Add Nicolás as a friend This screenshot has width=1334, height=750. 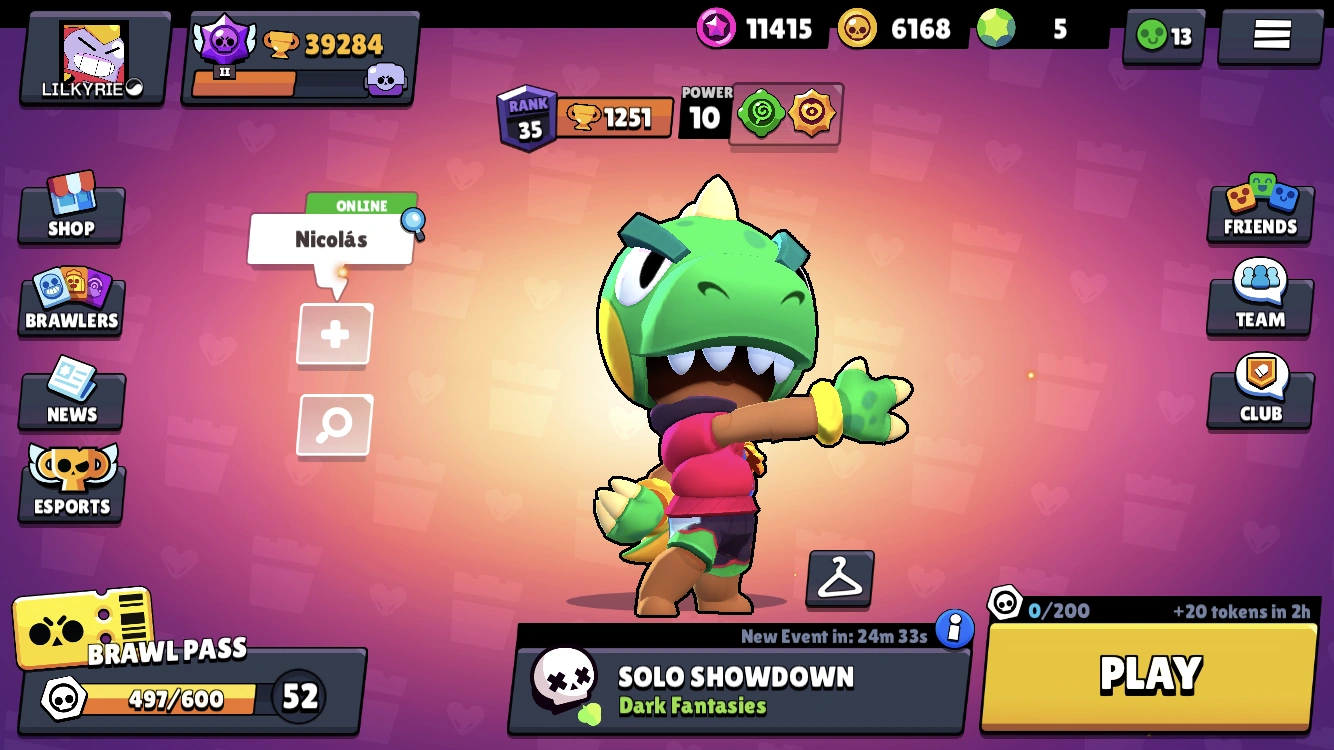point(334,335)
